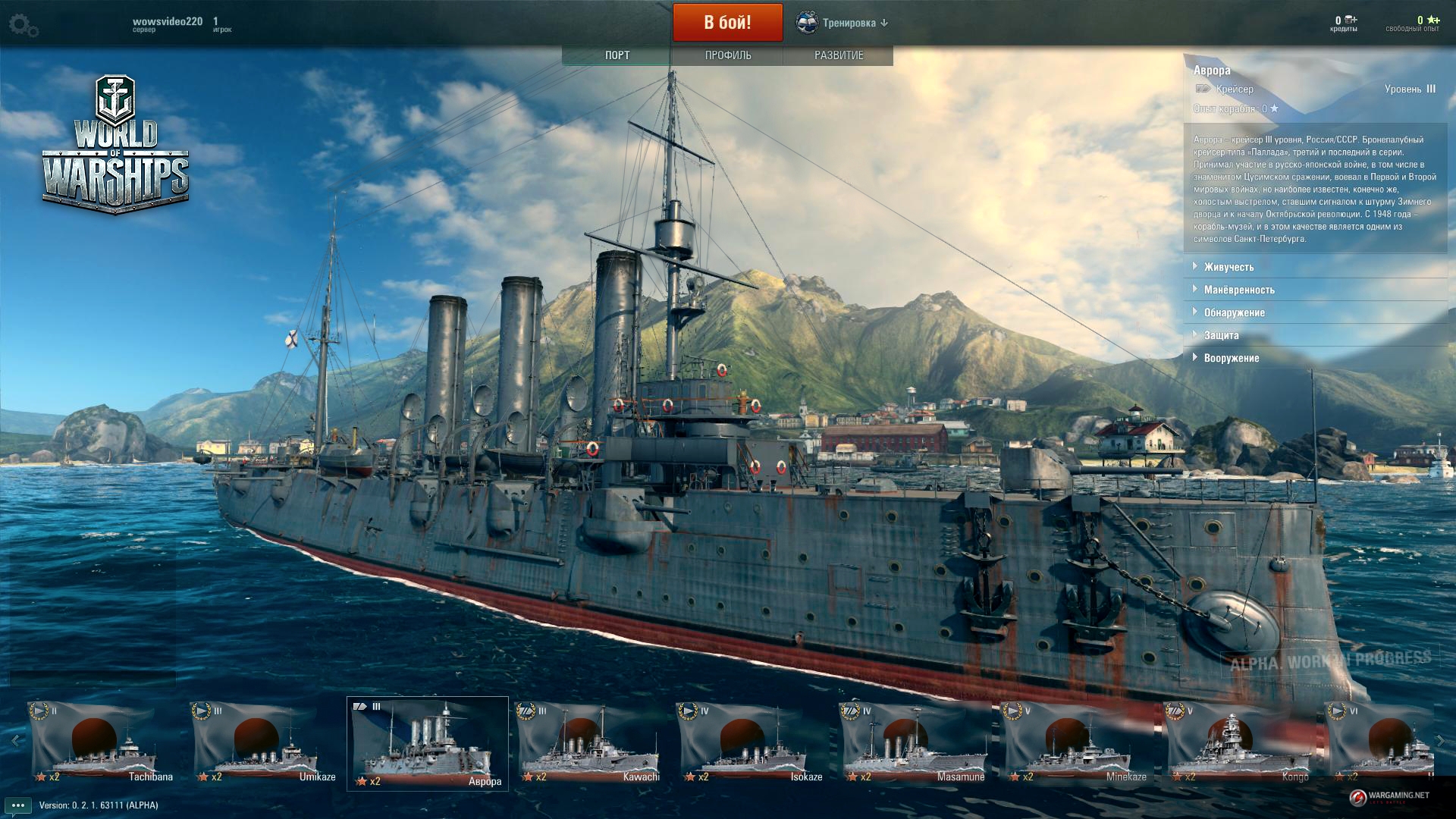This screenshot has height=819, width=1456.
Task: Expand the Обнаружение stats section
Action: coord(1234,312)
